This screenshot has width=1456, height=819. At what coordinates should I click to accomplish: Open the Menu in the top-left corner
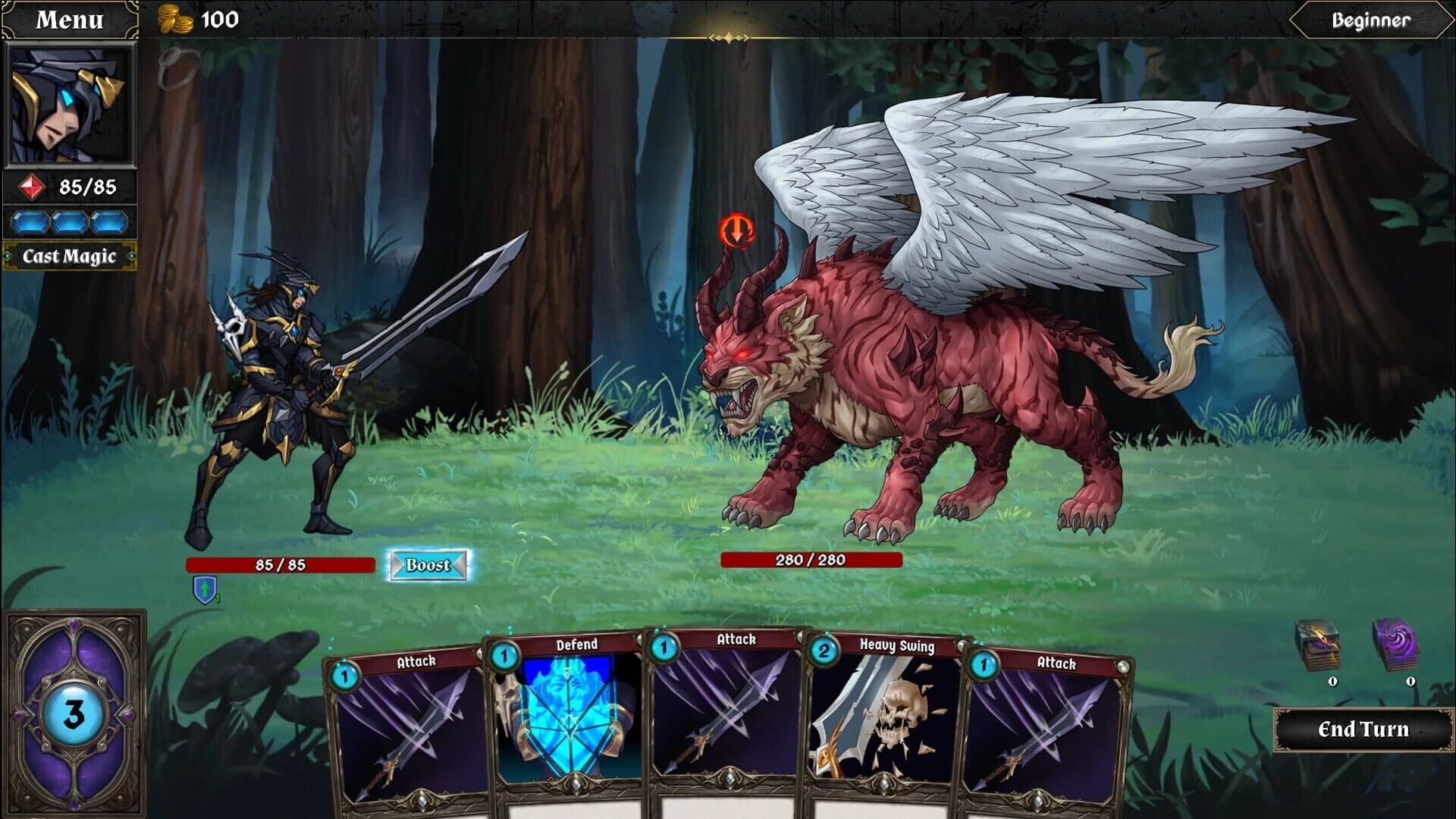70,19
